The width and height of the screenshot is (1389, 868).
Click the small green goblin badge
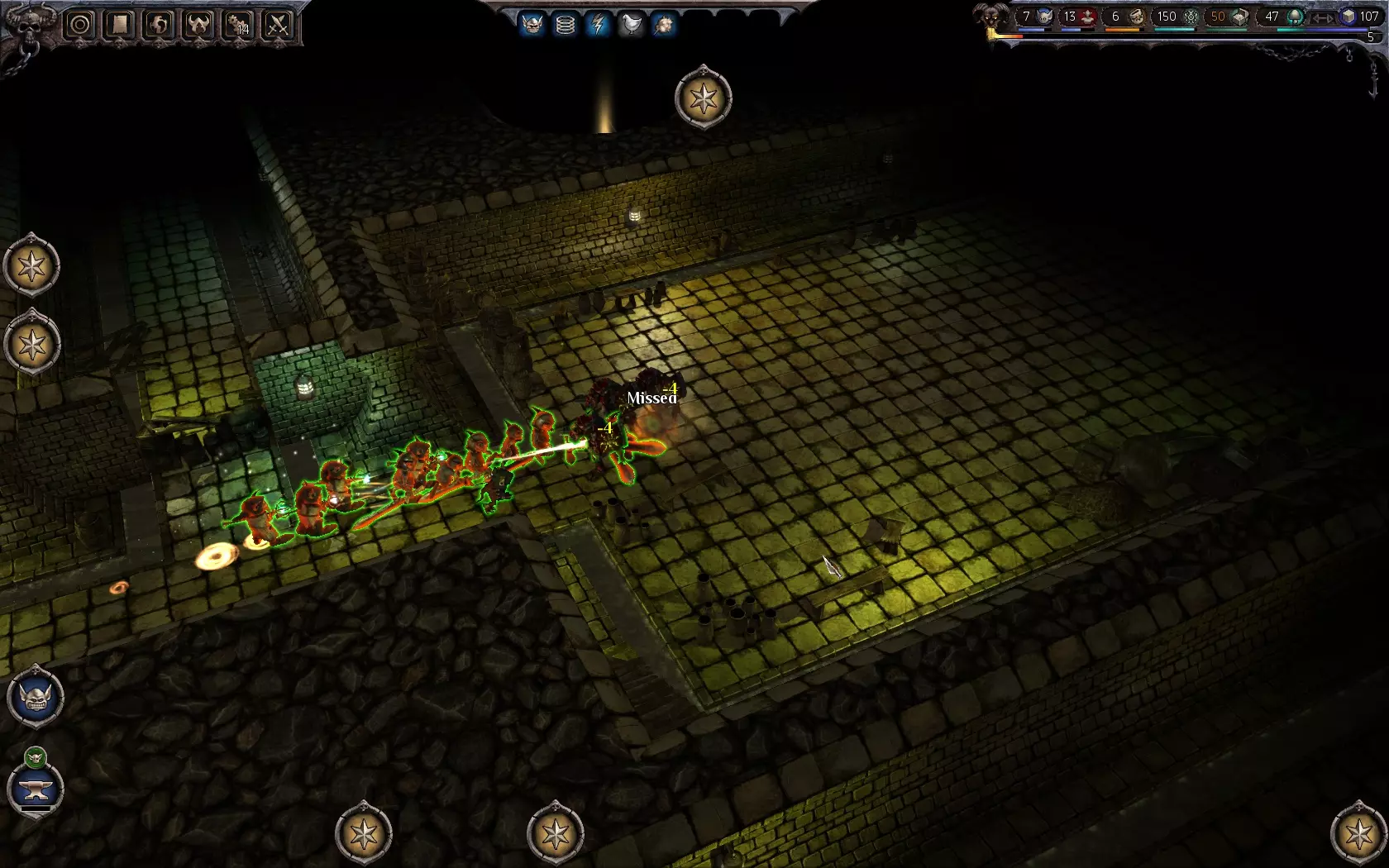[36, 756]
